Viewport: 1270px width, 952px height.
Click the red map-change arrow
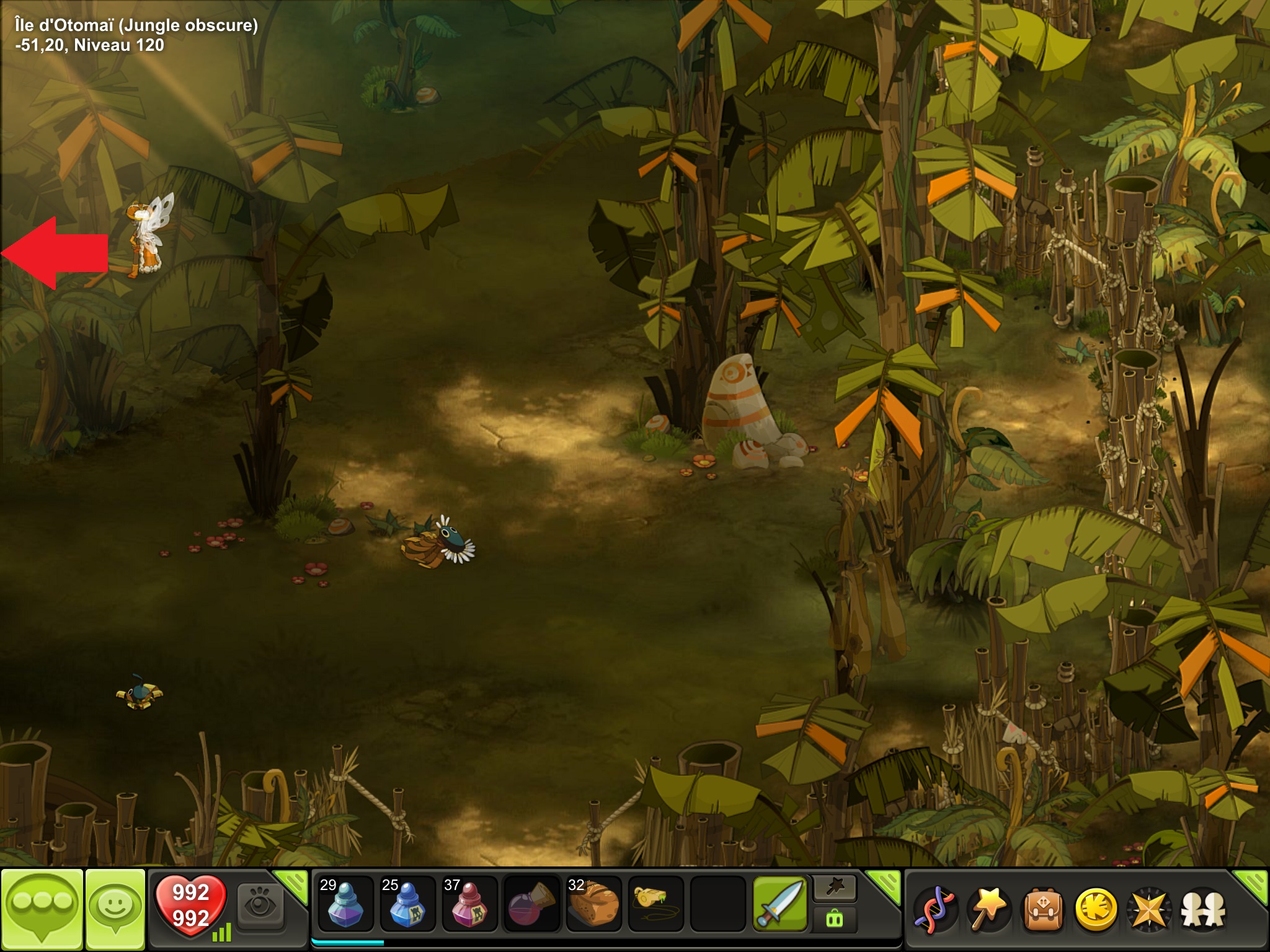coord(55,253)
